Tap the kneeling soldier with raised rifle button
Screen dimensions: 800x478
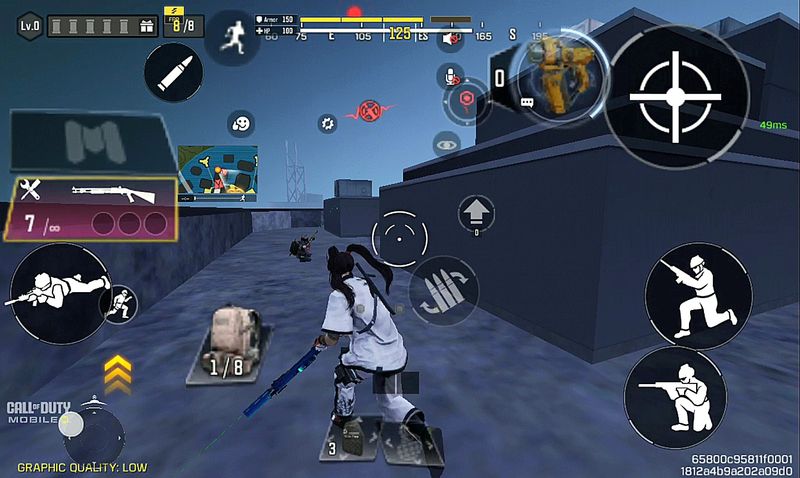[x=698, y=295]
